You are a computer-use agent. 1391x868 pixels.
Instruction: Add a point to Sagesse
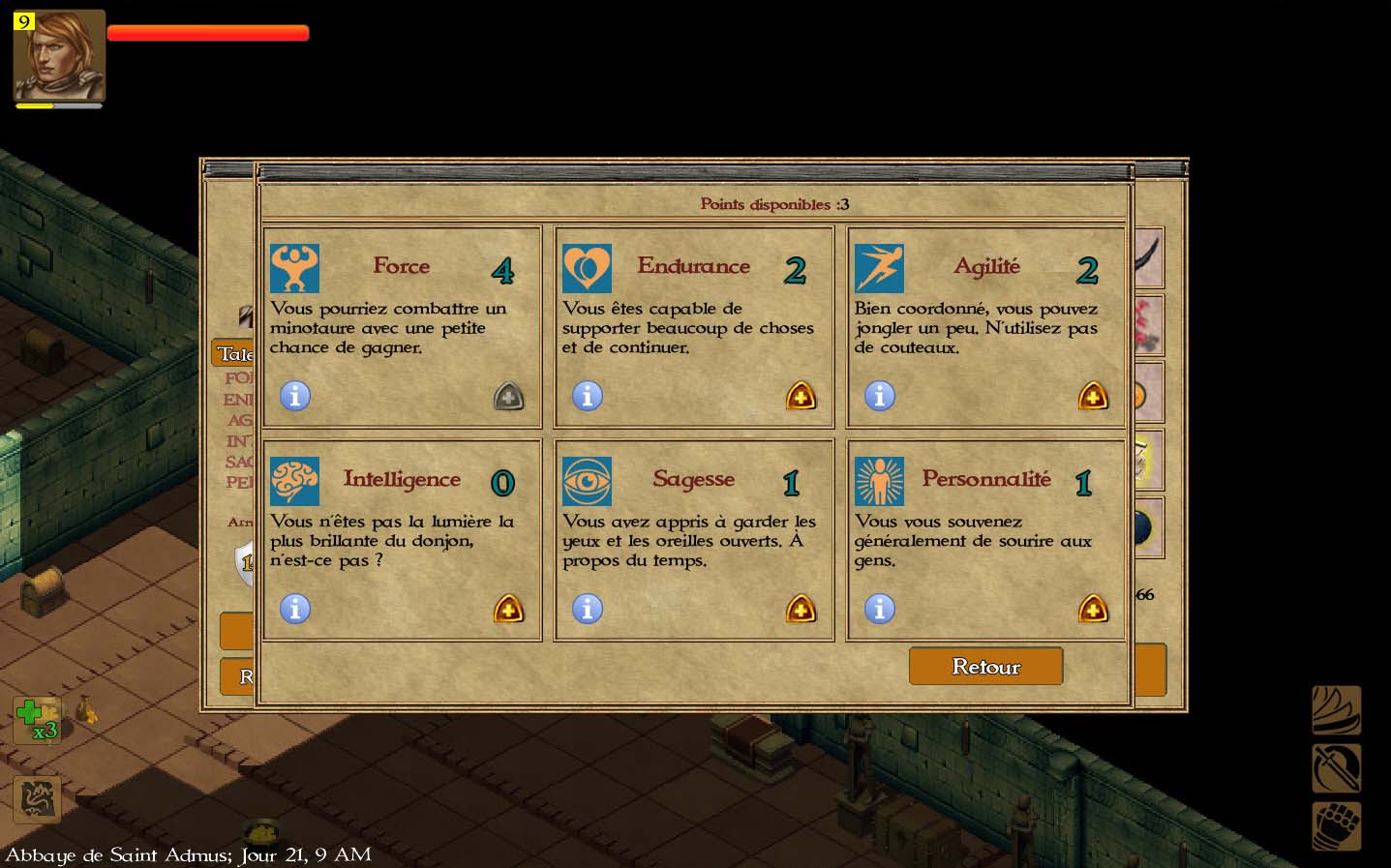coord(801,609)
